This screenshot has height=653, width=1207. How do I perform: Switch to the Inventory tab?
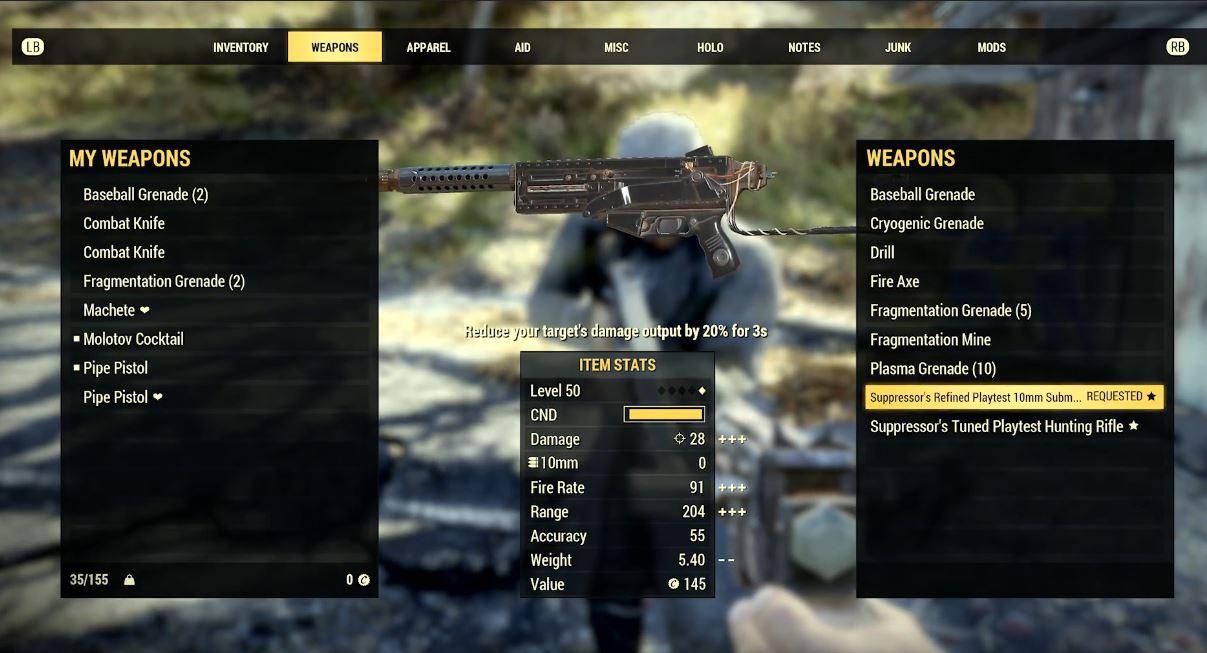[240, 47]
